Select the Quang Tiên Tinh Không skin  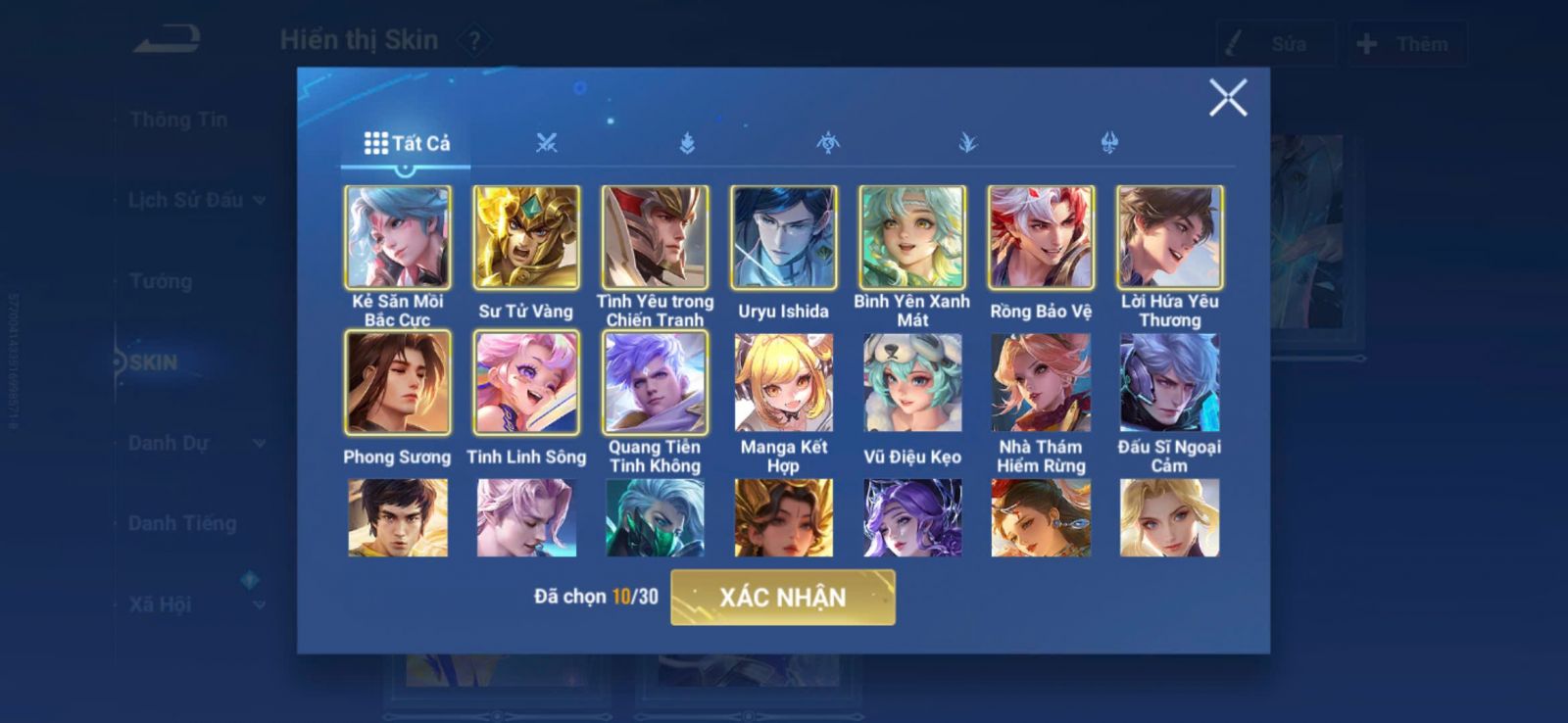655,382
